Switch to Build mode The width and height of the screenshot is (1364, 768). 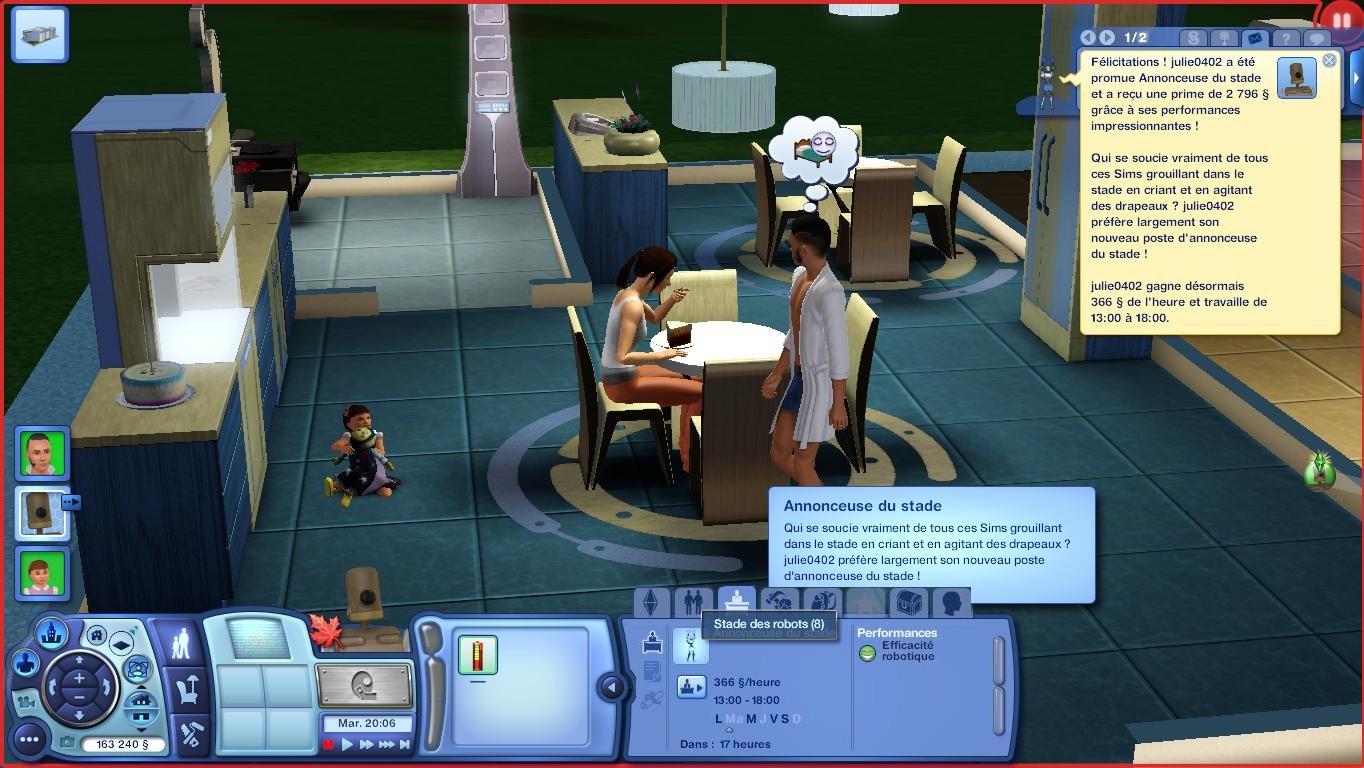point(191,735)
